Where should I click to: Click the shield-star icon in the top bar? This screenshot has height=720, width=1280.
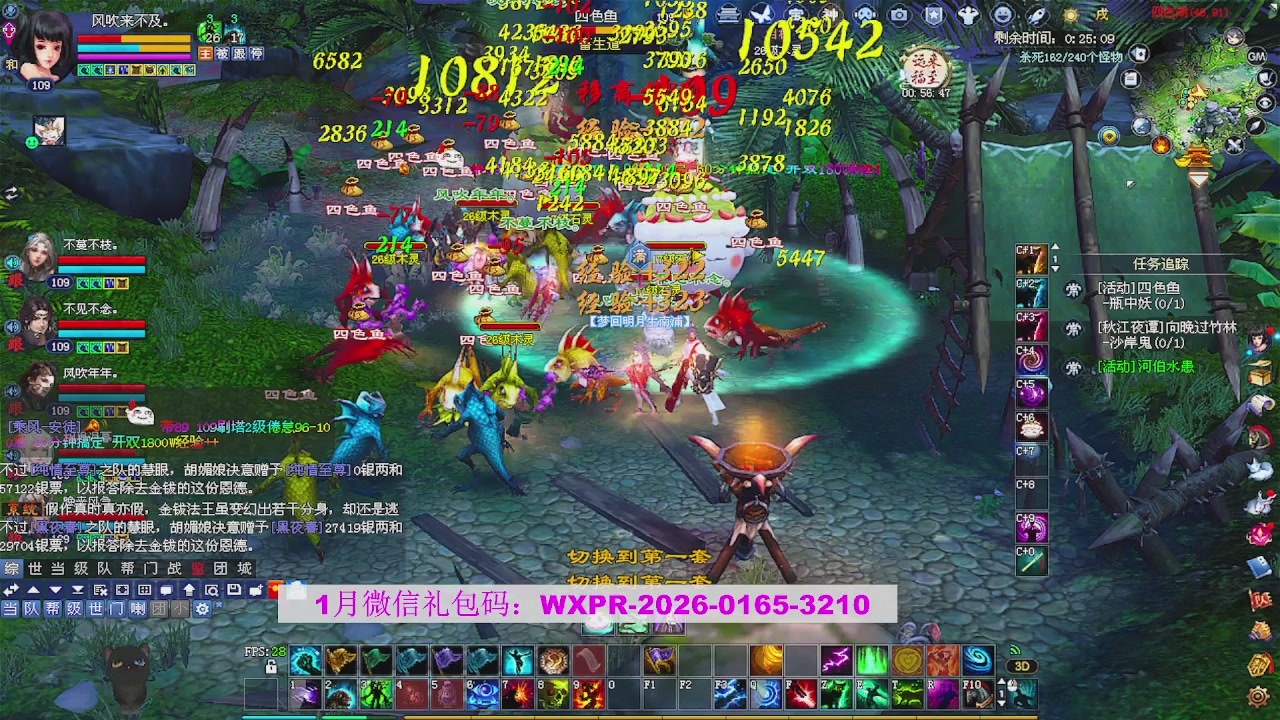coord(933,15)
